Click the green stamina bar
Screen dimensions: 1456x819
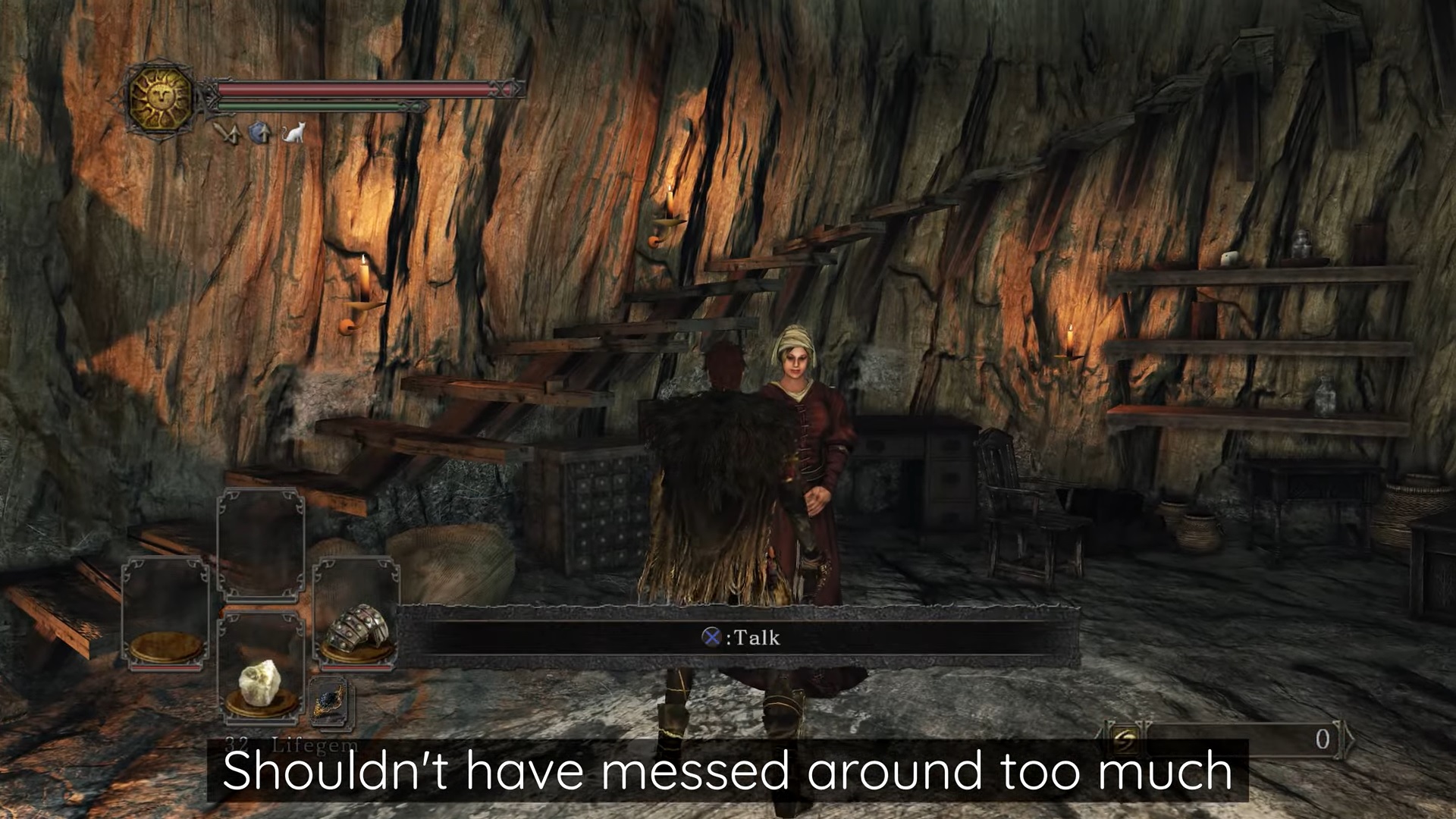pos(311,105)
